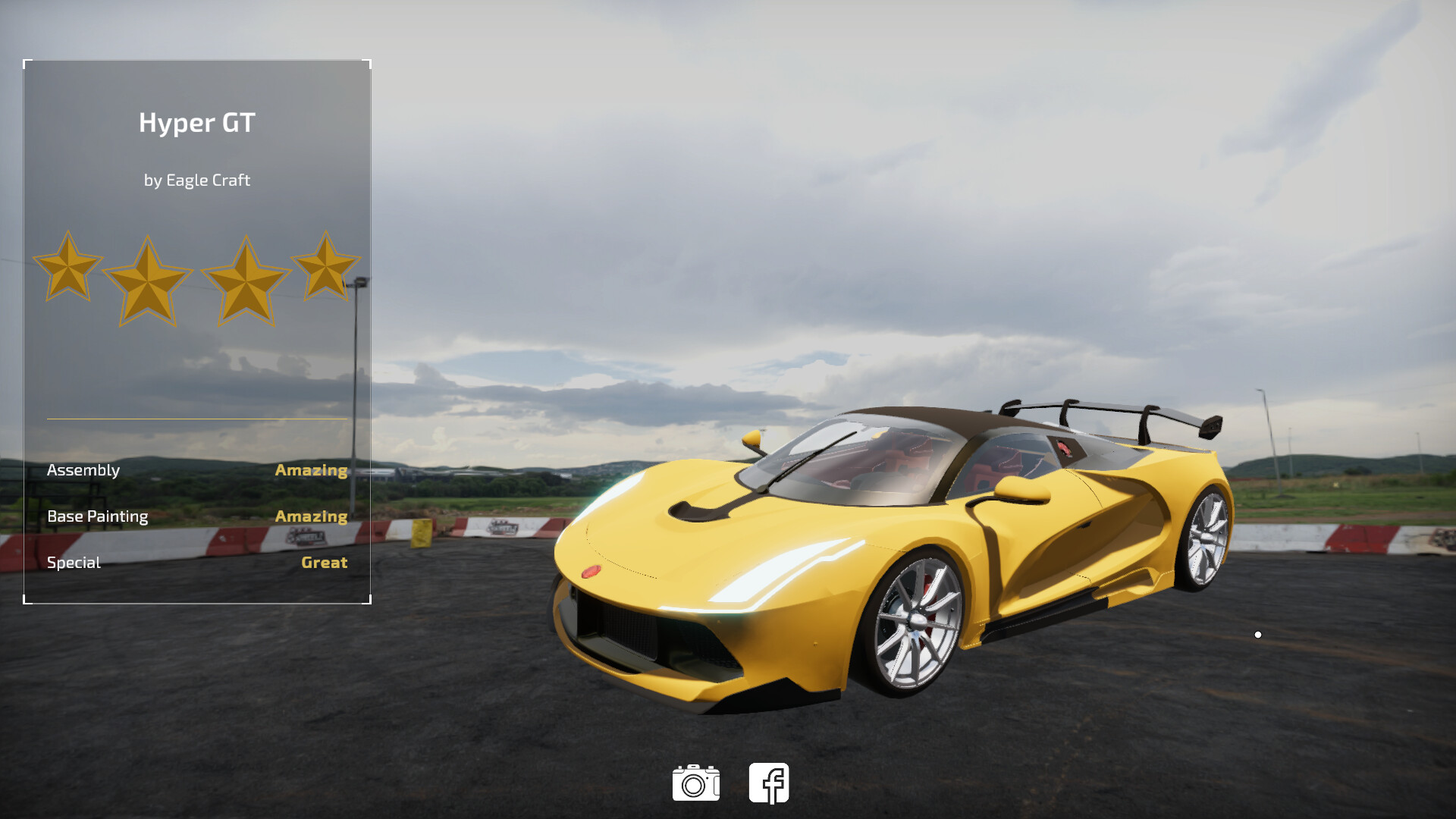Select the Hyper GT title
The height and width of the screenshot is (819, 1456).
197,123
